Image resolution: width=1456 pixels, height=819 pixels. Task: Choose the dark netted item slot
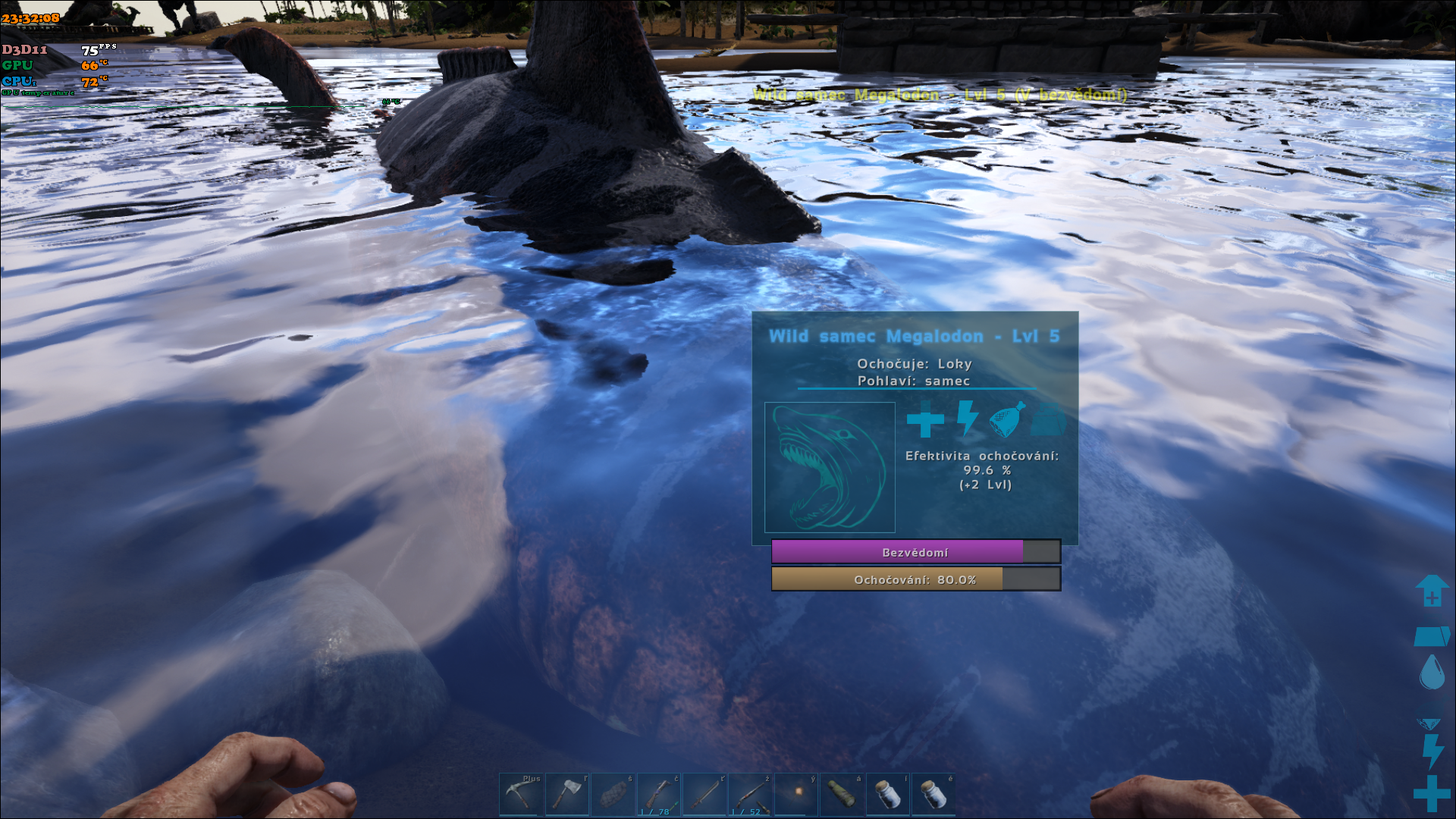(613, 794)
